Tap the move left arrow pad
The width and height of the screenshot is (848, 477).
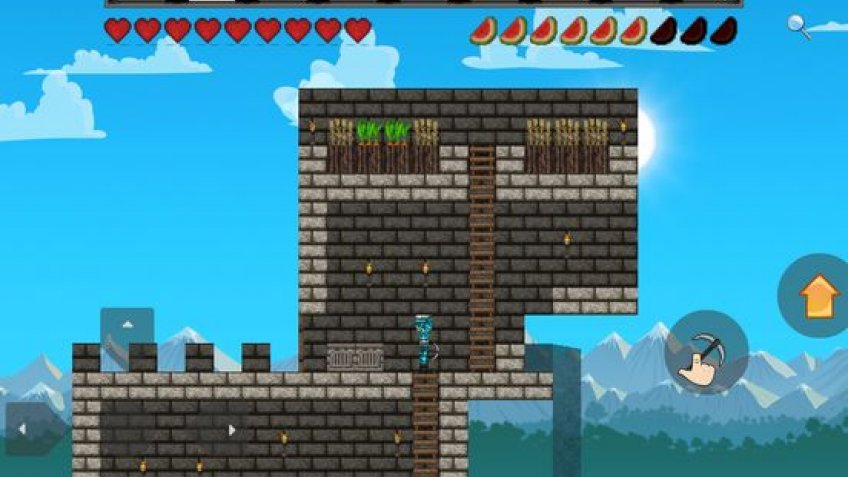[x=24, y=430]
